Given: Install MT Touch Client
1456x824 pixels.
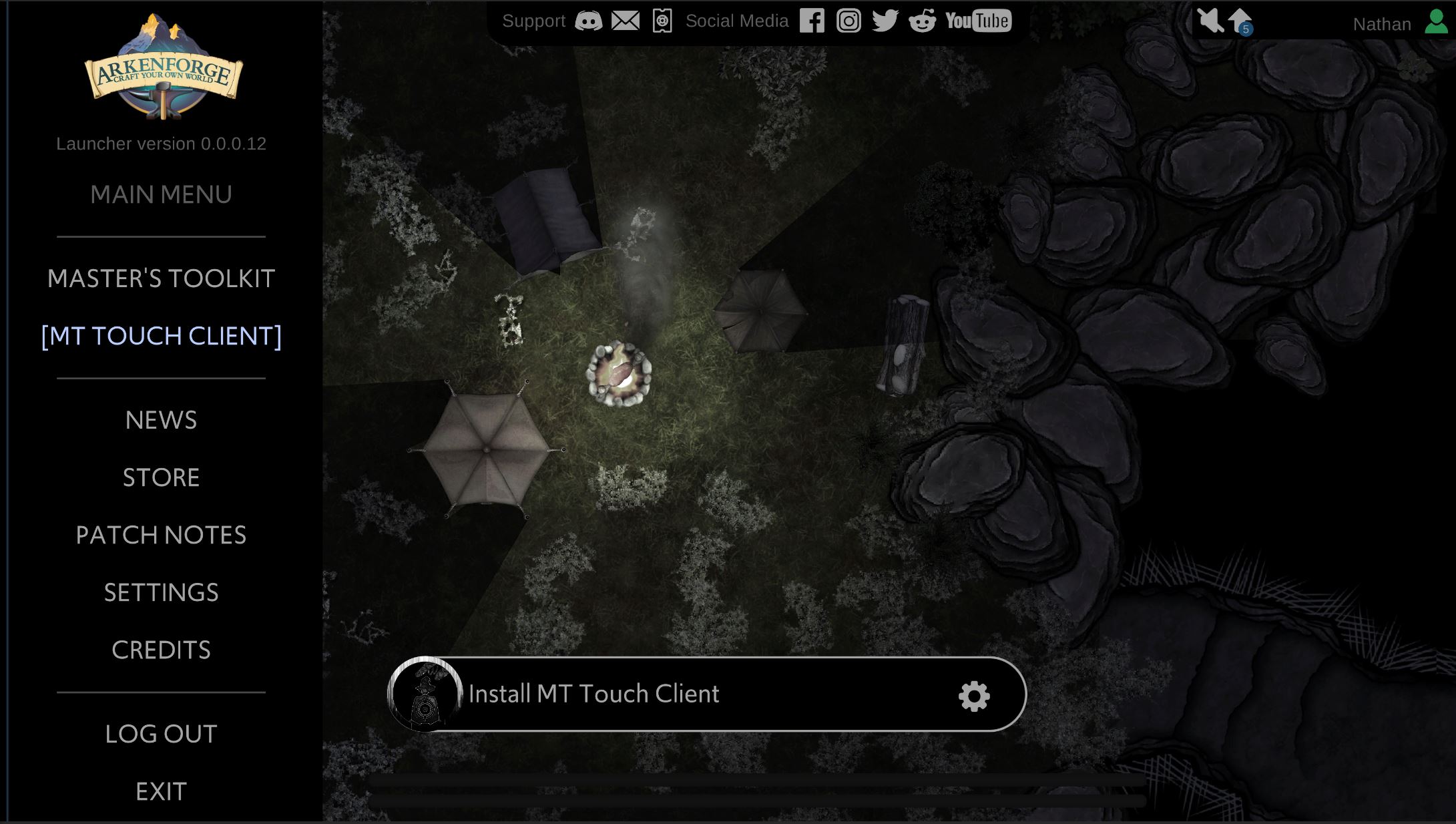Looking at the screenshot, I should [593, 694].
